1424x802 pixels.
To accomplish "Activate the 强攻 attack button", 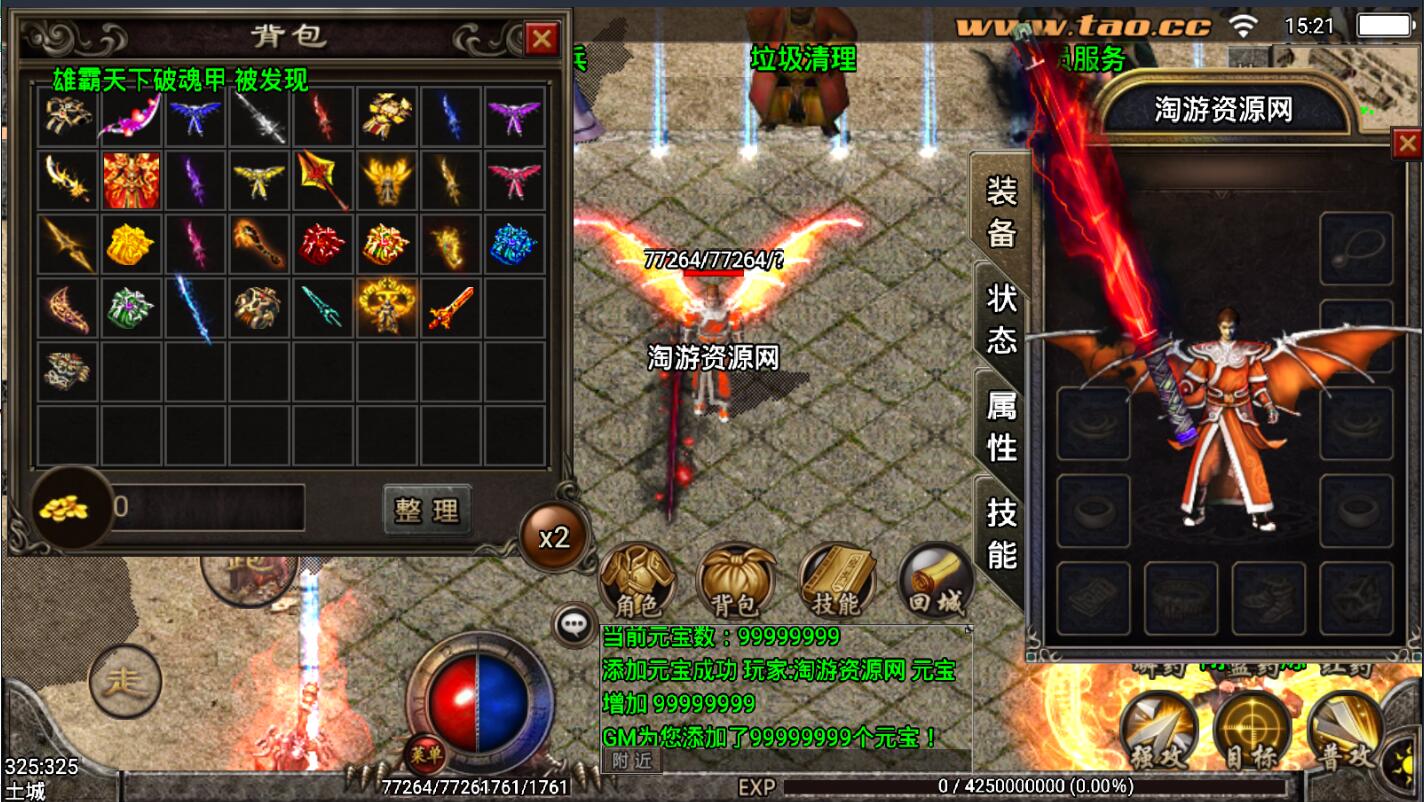I will tap(1157, 732).
